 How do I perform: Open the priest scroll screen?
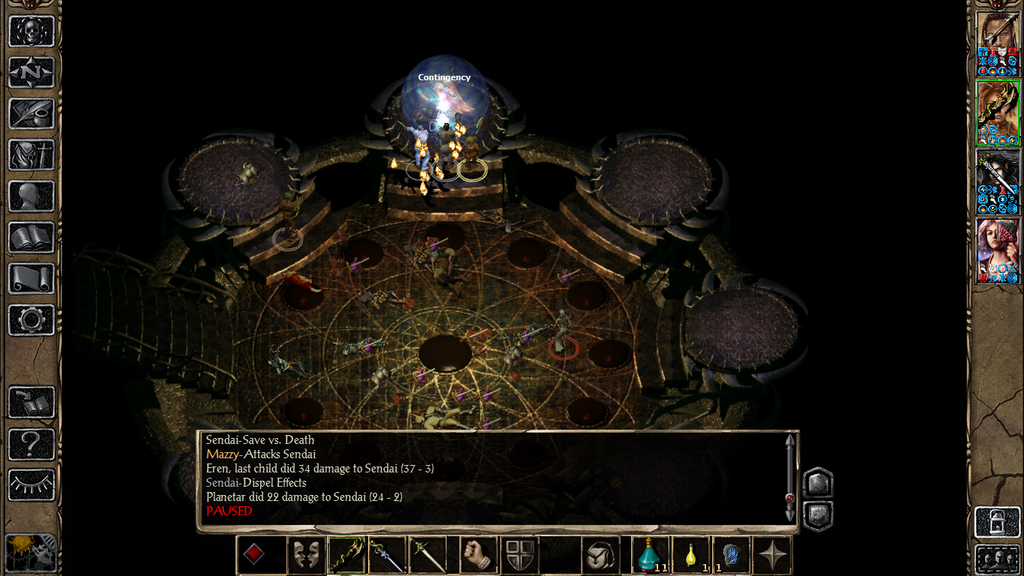pos(31,278)
